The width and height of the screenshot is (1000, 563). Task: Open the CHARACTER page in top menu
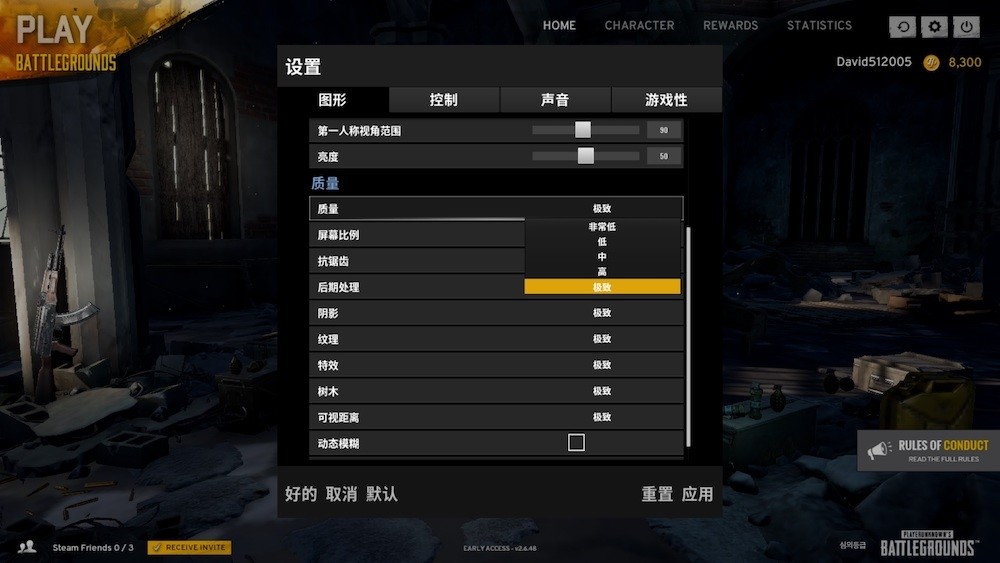(x=639, y=25)
